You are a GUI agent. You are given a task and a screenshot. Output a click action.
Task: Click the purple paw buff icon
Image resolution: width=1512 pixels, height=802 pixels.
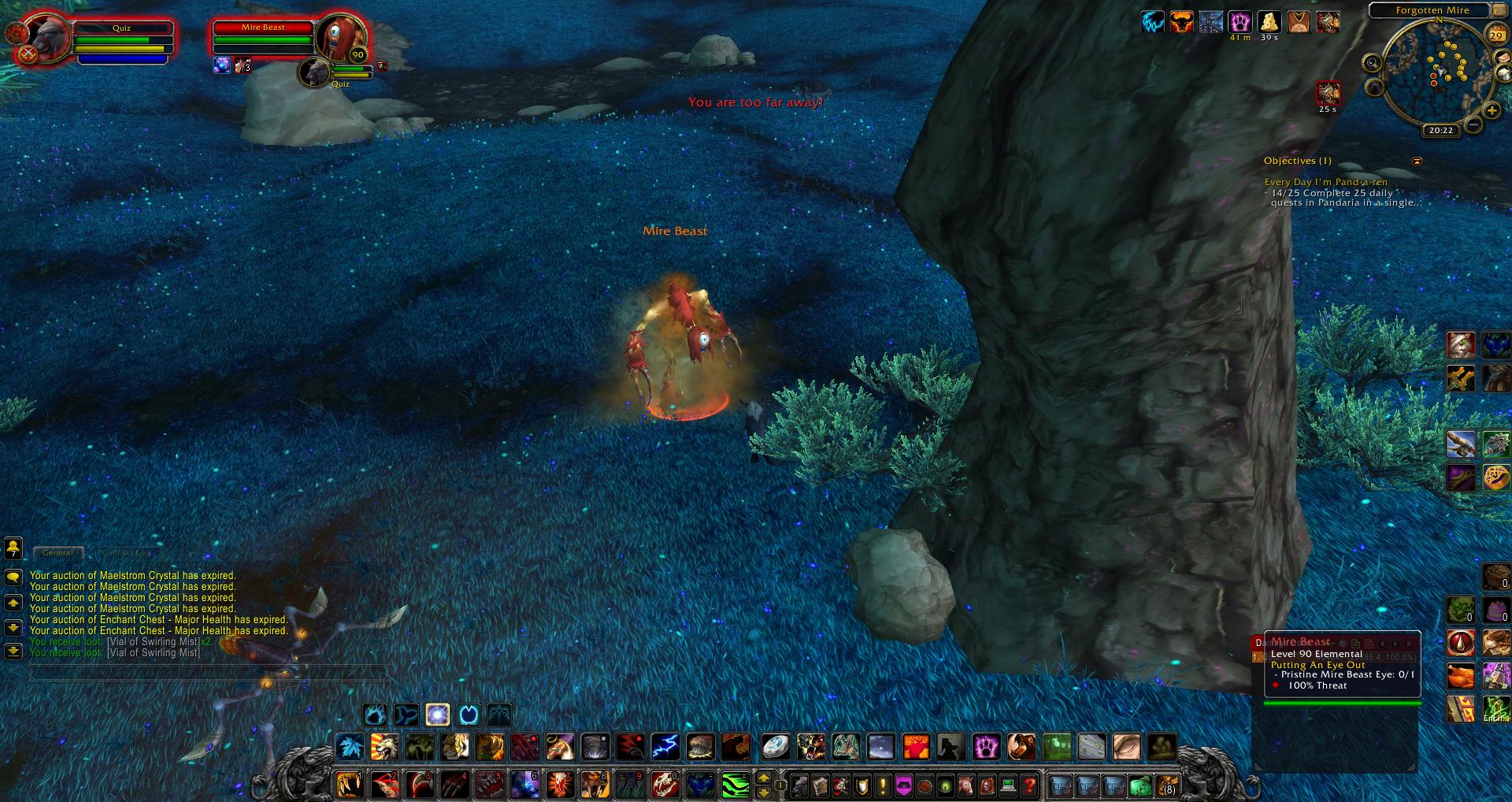[x=1240, y=21]
